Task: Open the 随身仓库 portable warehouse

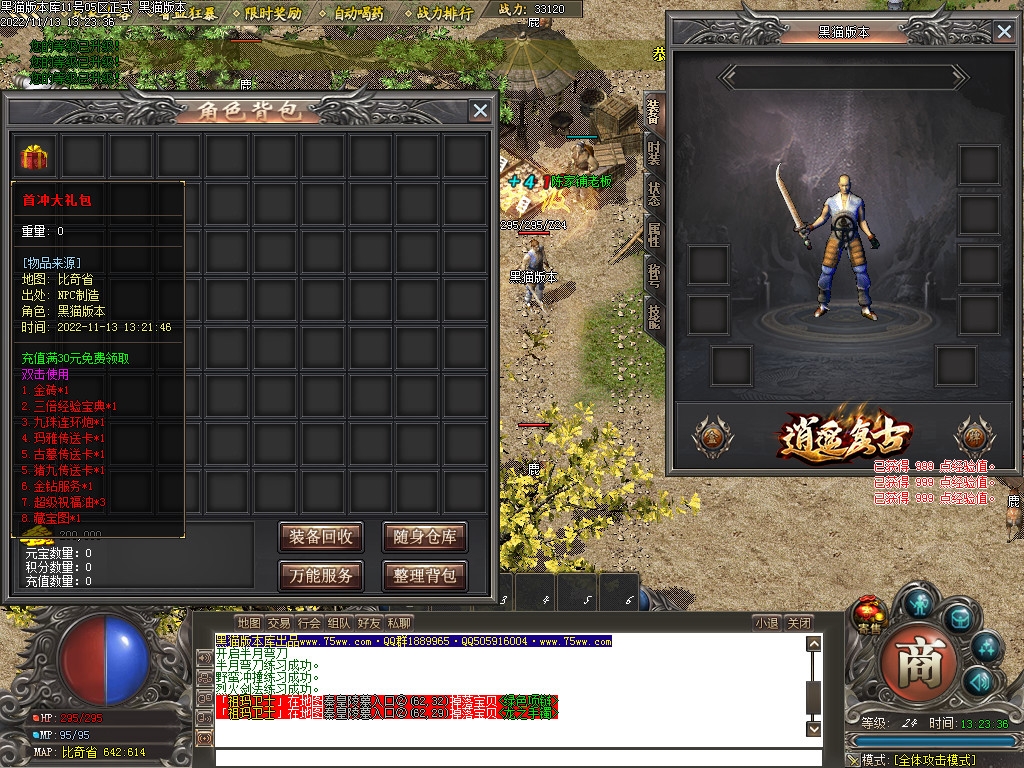Action: coord(425,537)
